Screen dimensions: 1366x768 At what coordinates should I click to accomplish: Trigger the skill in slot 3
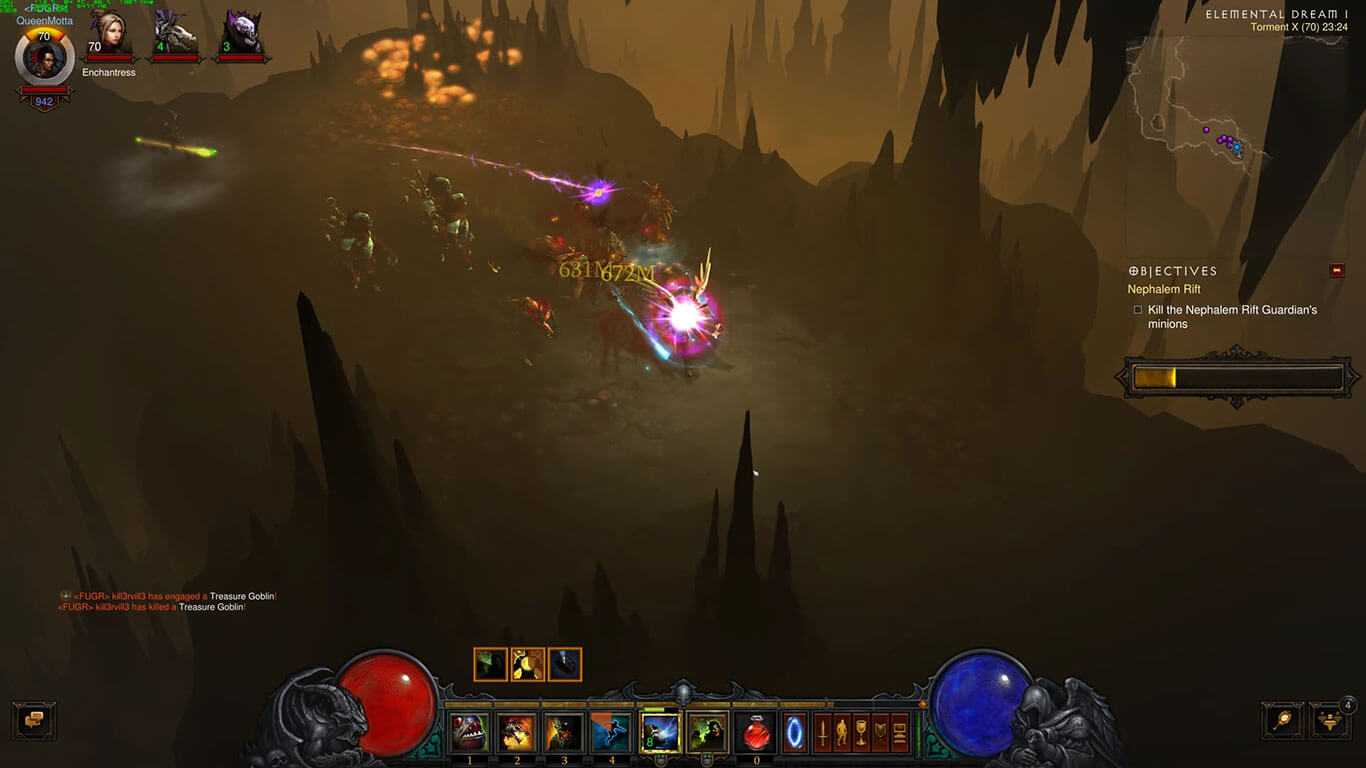564,733
